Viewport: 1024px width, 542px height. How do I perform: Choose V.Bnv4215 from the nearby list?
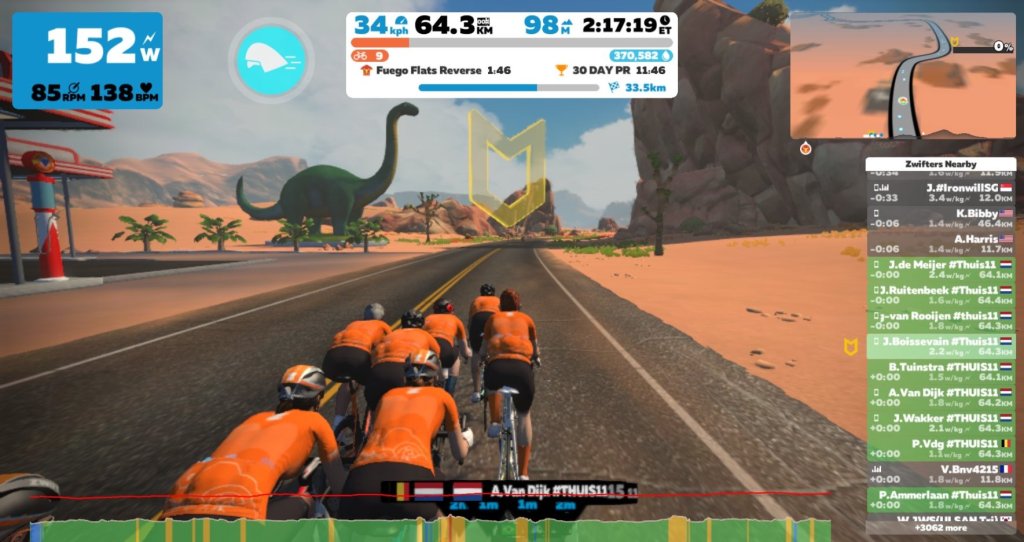pos(941,474)
